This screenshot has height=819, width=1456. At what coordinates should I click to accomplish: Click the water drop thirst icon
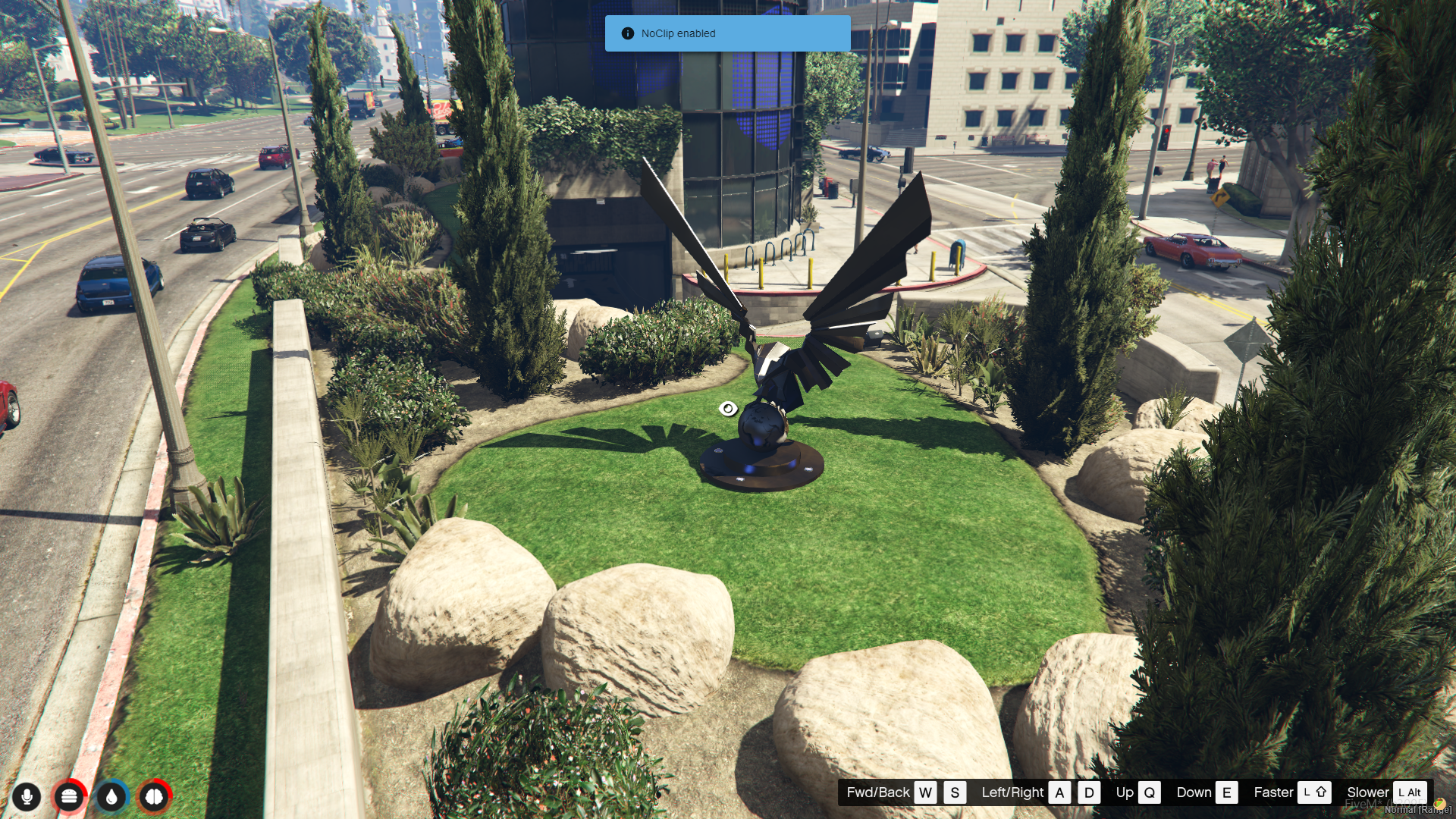(x=111, y=797)
